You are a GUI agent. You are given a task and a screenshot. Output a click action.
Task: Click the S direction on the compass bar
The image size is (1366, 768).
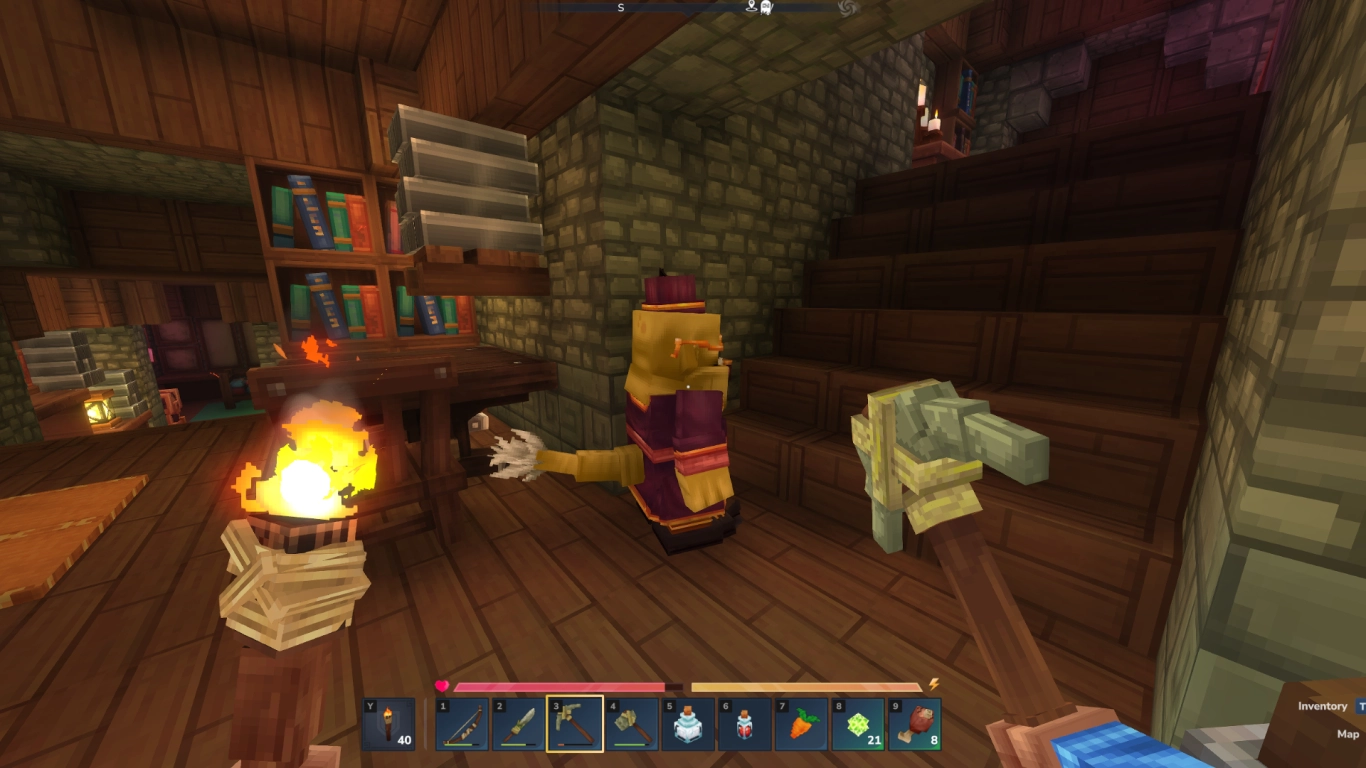tap(619, 8)
